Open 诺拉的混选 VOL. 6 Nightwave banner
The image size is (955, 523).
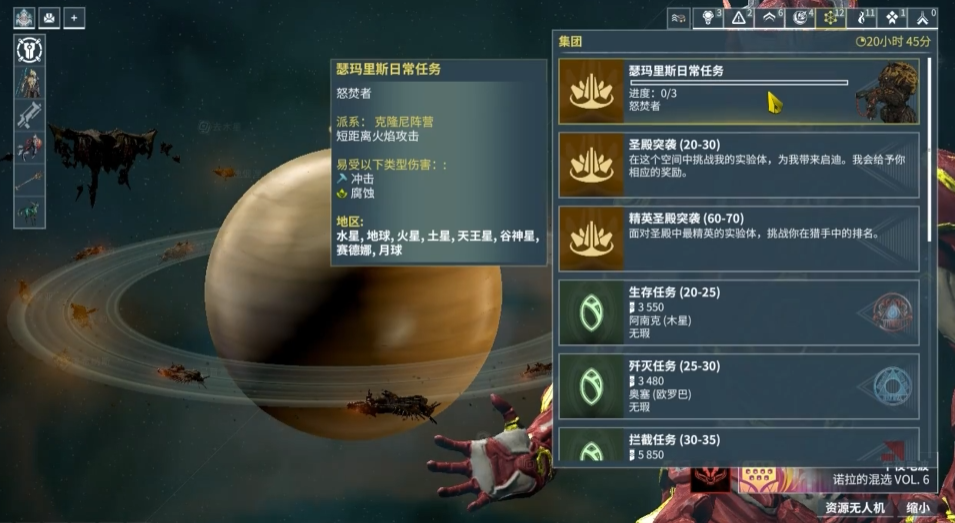(880, 480)
